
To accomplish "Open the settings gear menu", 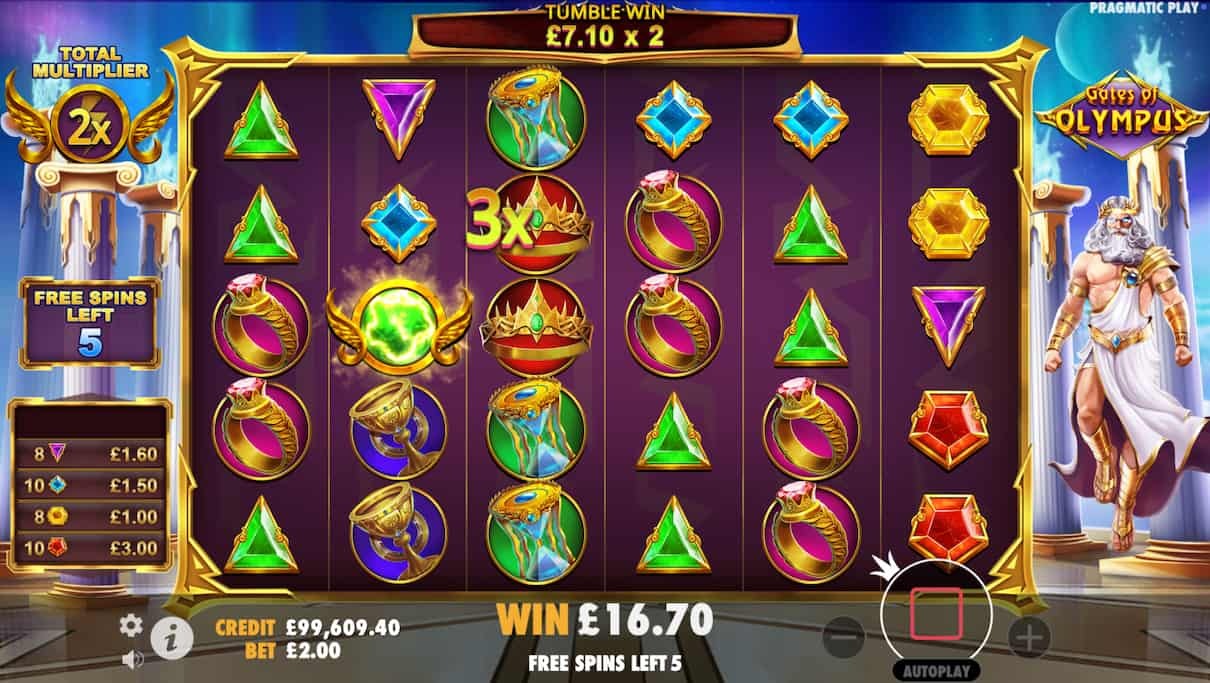I will [x=131, y=626].
